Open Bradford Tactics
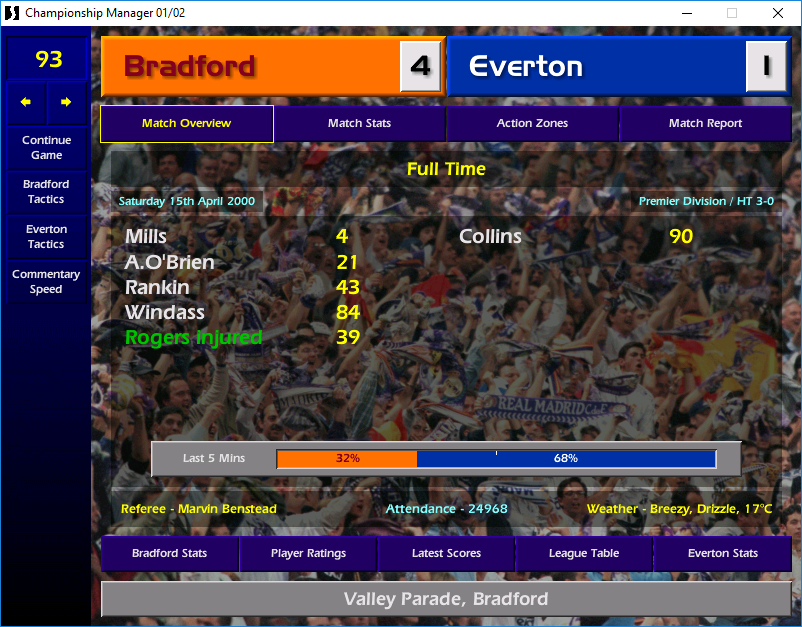 click(x=46, y=192)
